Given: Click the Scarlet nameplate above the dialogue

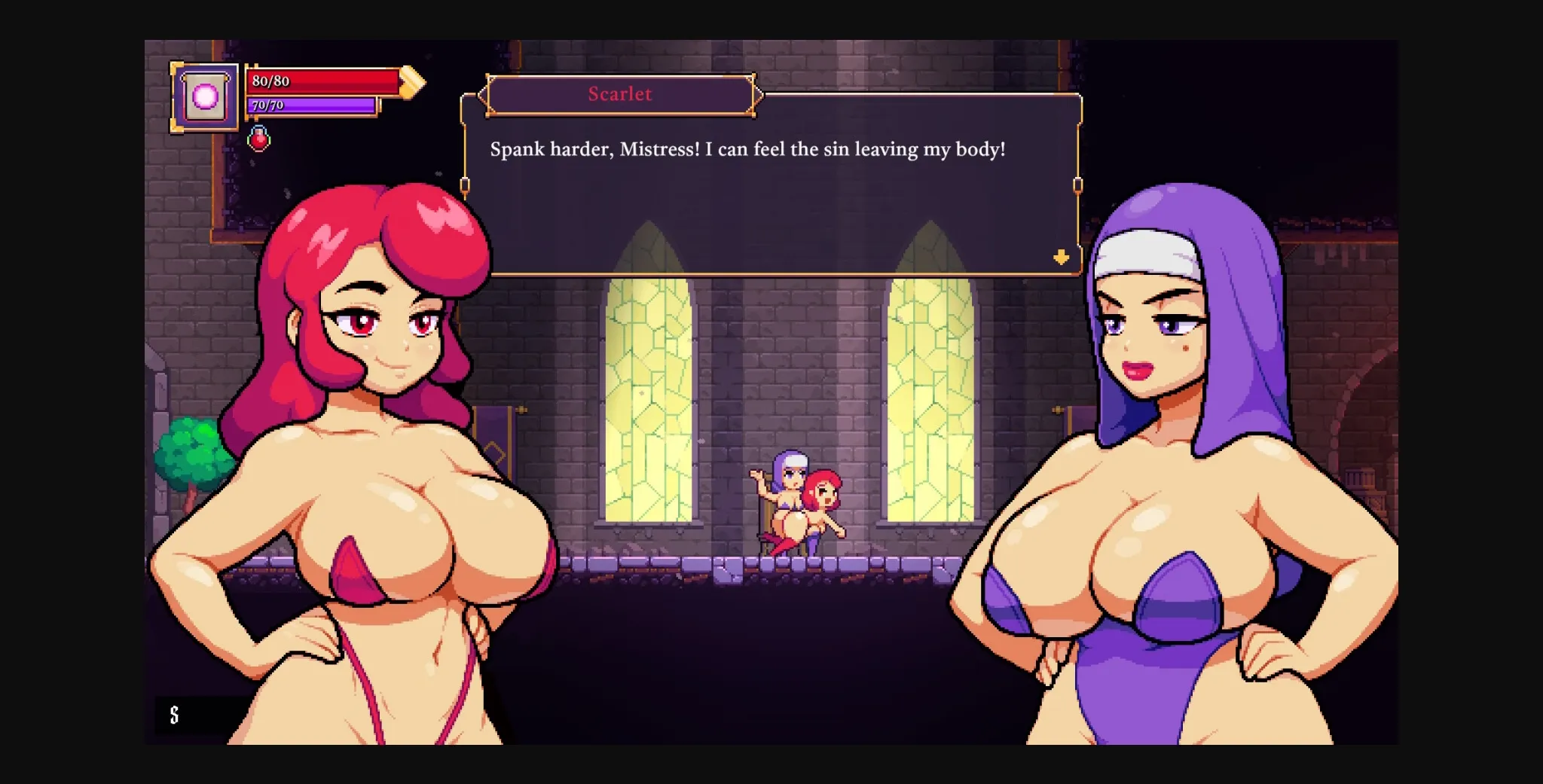Looking at the screenshot, I should pyautogui.click(x=620, y=93).
